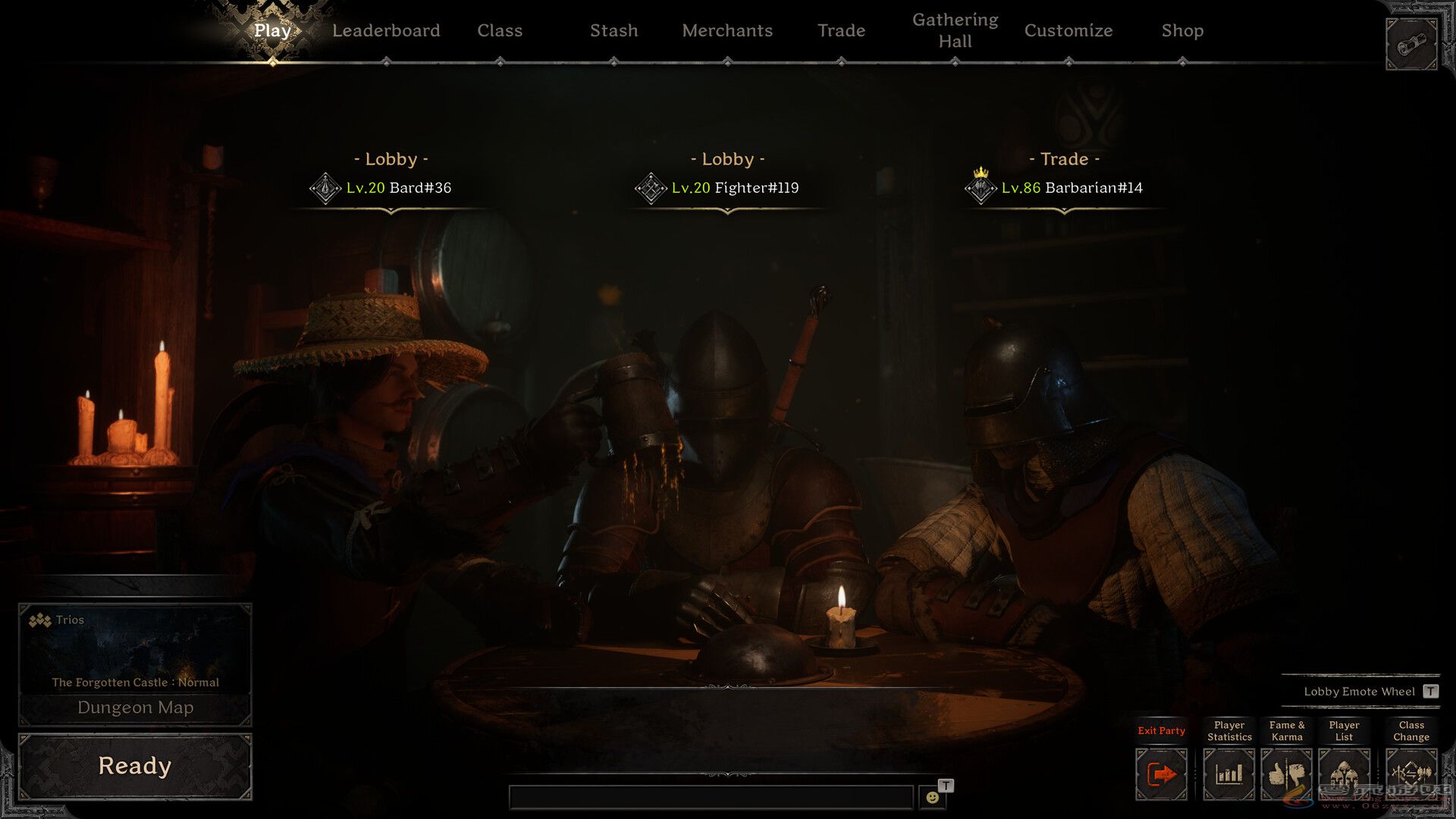Open the Dungeon Map selector
This screenshot has height=819, width=1456.
pyautogui.click(x=135, y=708)
